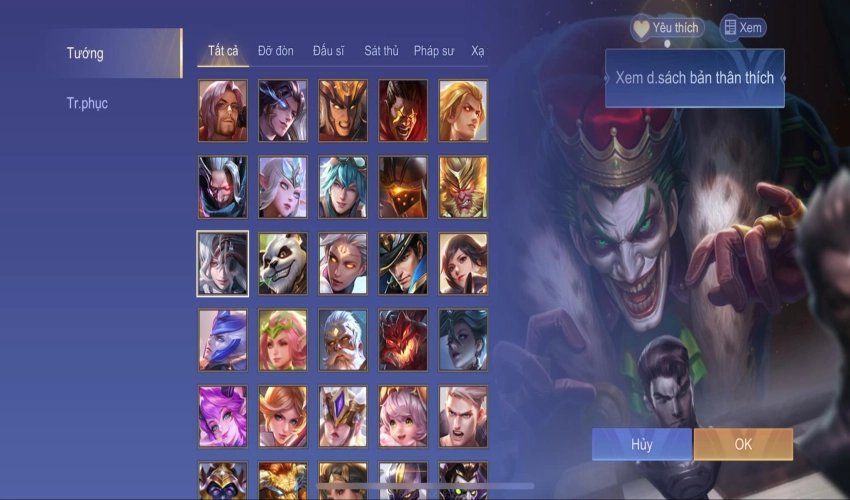
Task: Select Xem d.sách bản thân thích option
Action: tap(694, 78)
